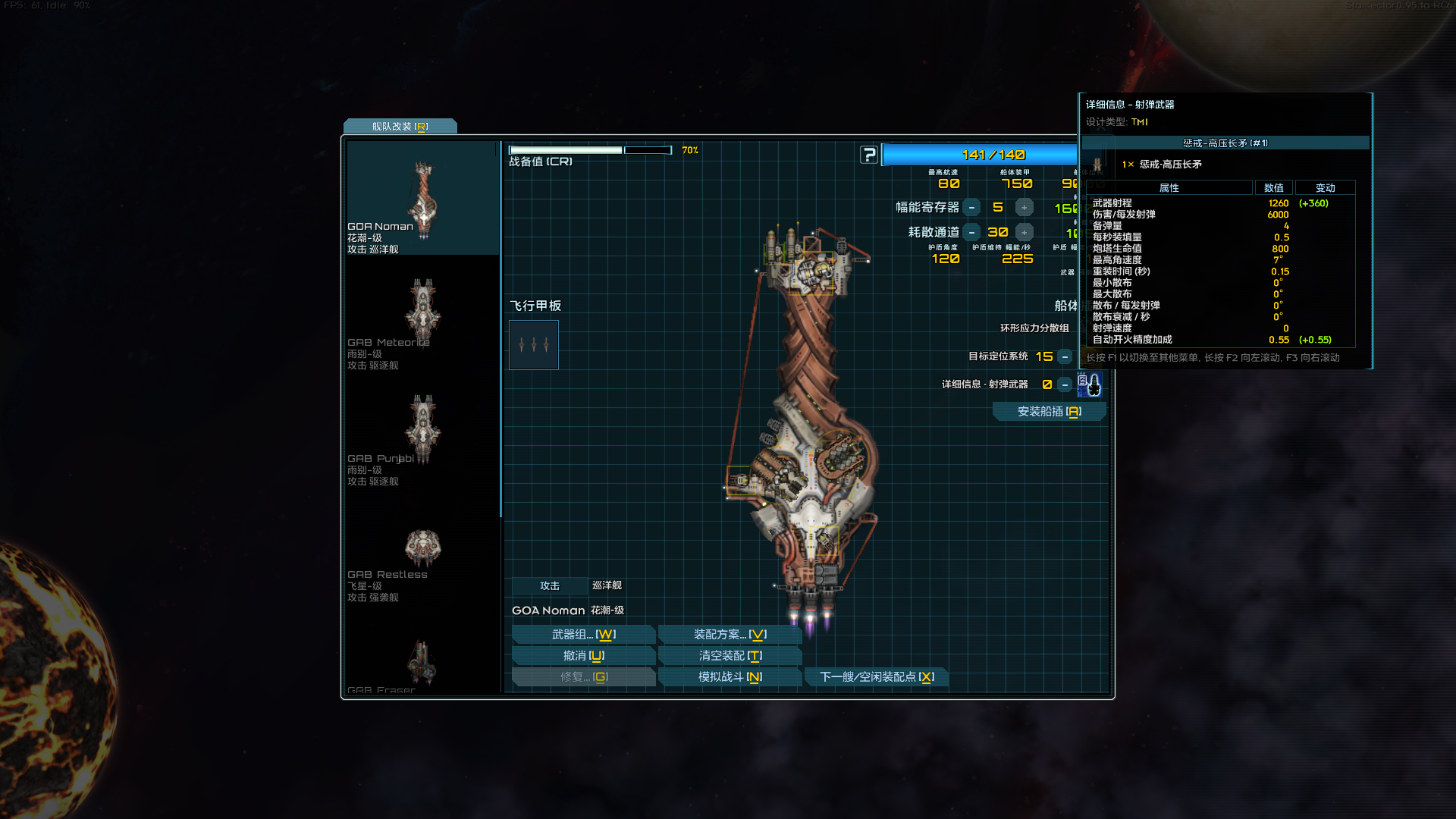
Task: Increase 幅能寄存器 capacitors with plus
Action: 1024,208
